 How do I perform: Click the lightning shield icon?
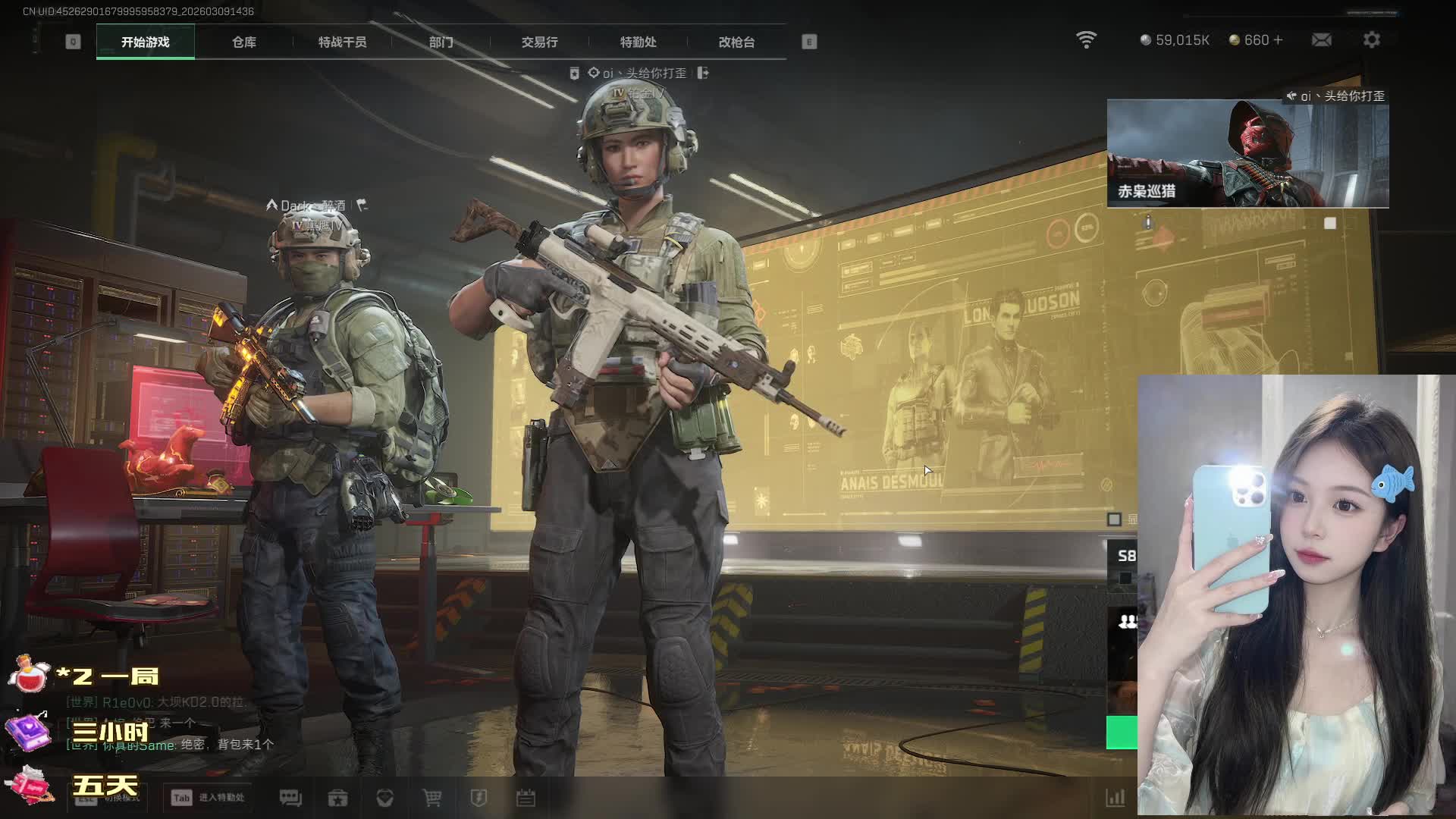(x=479, y=798)
